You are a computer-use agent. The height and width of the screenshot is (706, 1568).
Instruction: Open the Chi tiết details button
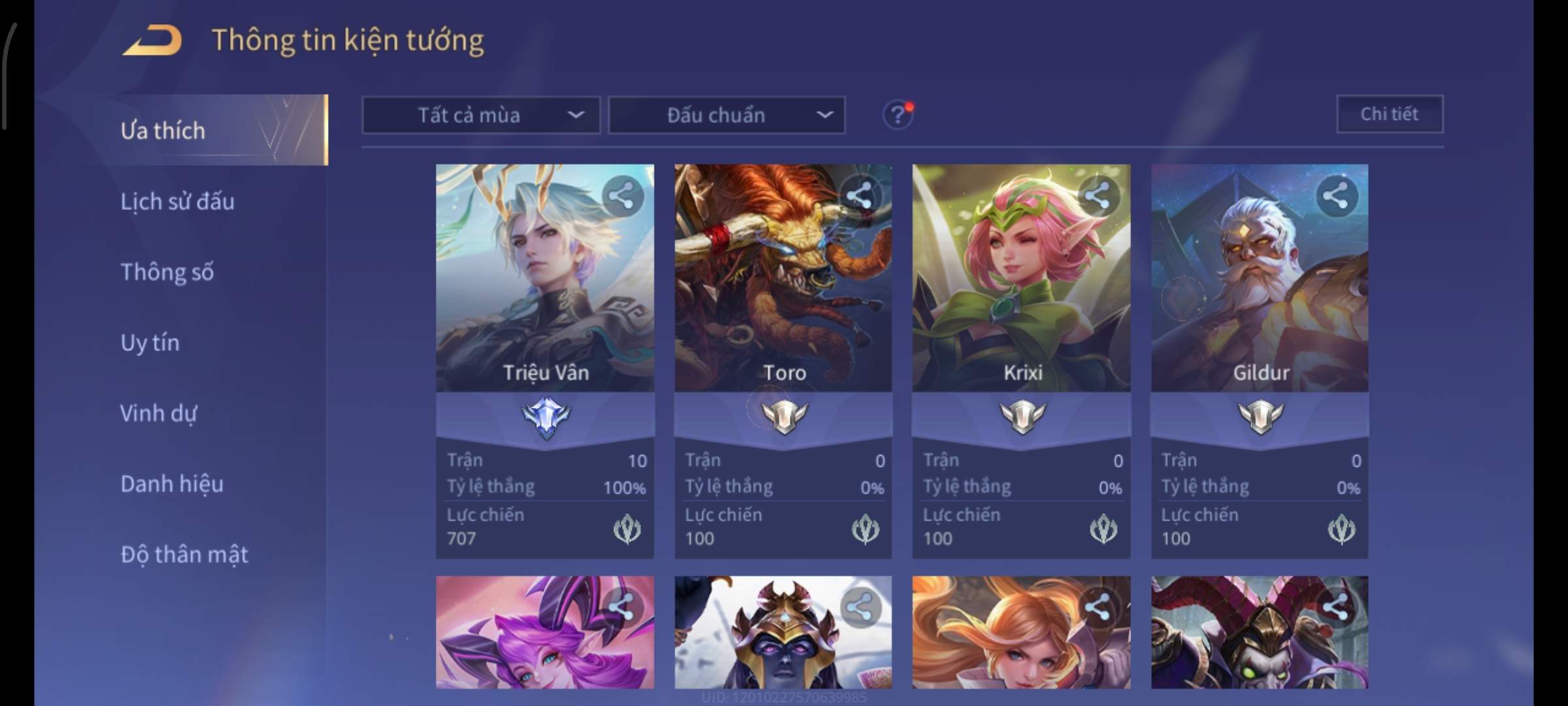1389,114
